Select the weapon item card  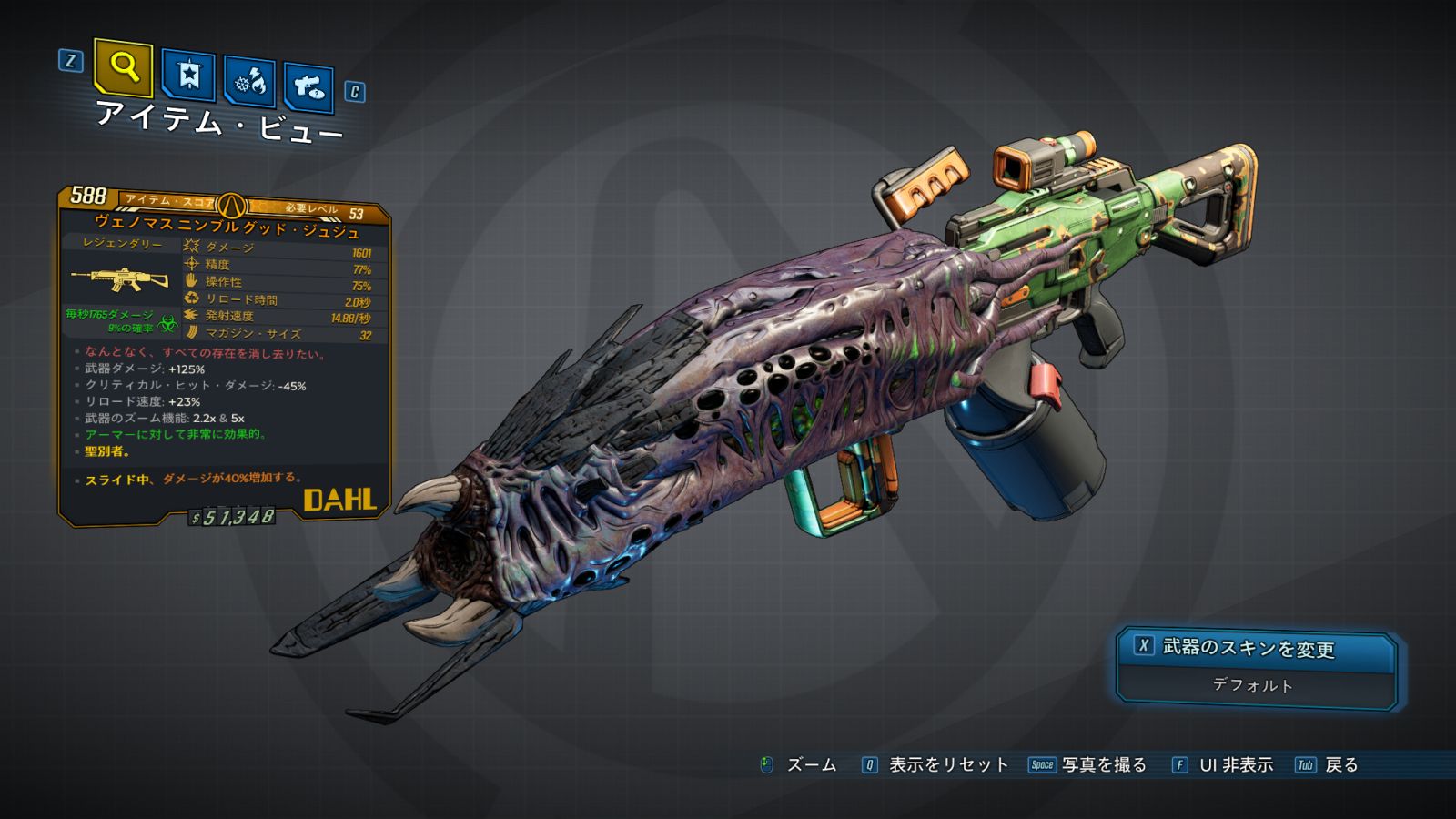pyautogui.click(x=225, y=357)
